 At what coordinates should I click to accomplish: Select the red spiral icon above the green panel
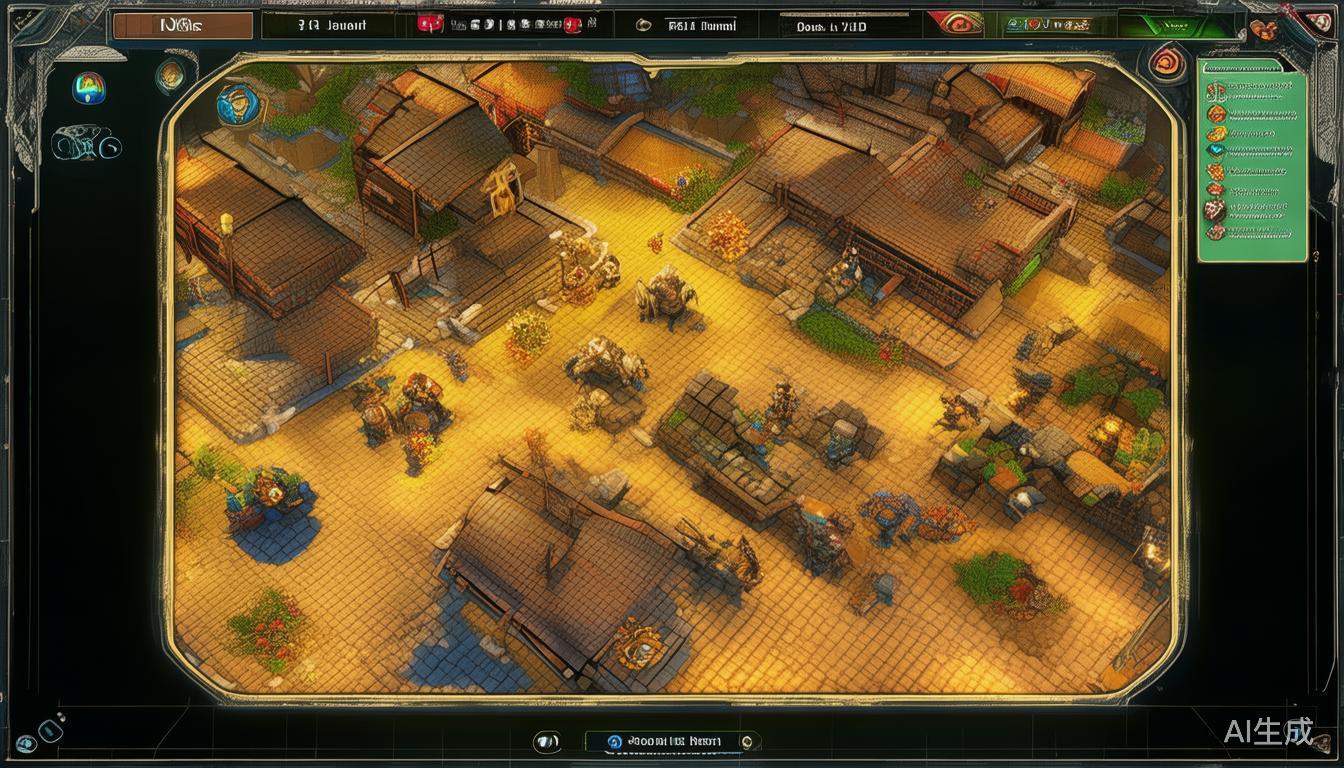click(x=1166, y=63)
